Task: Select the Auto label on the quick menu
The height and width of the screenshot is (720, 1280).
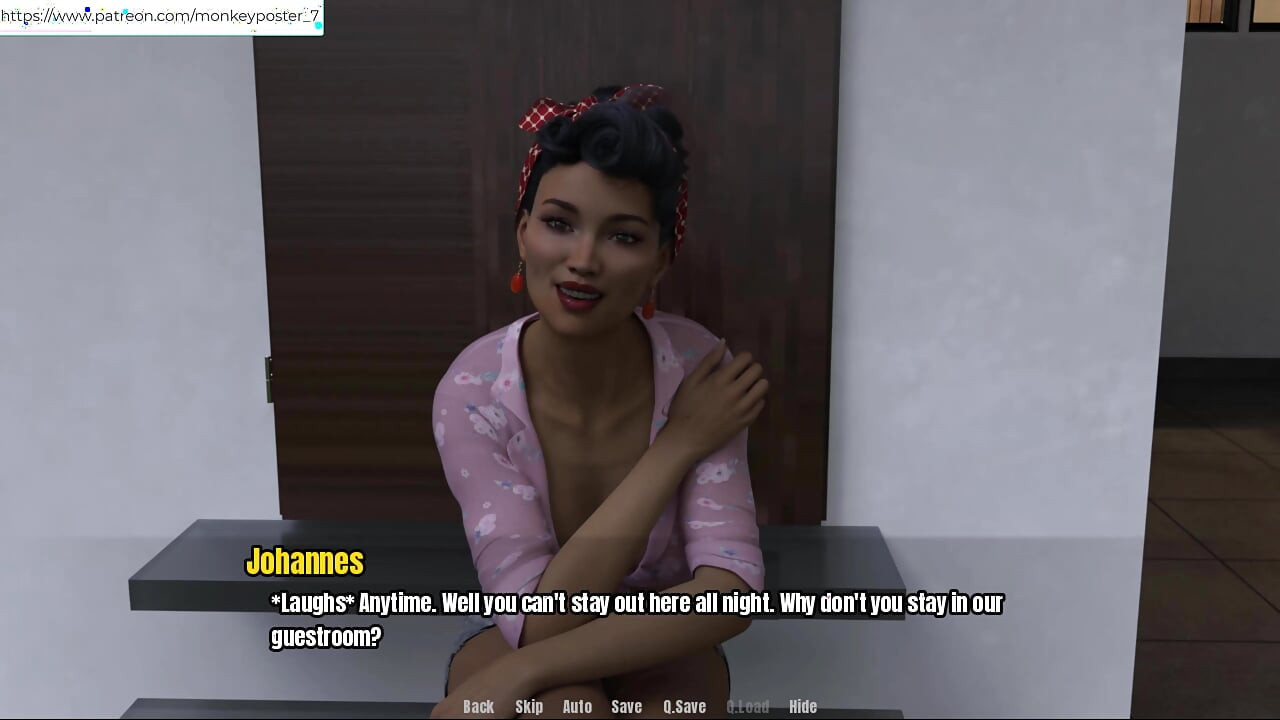Action: pyautogui.click(x=577, y=706)
